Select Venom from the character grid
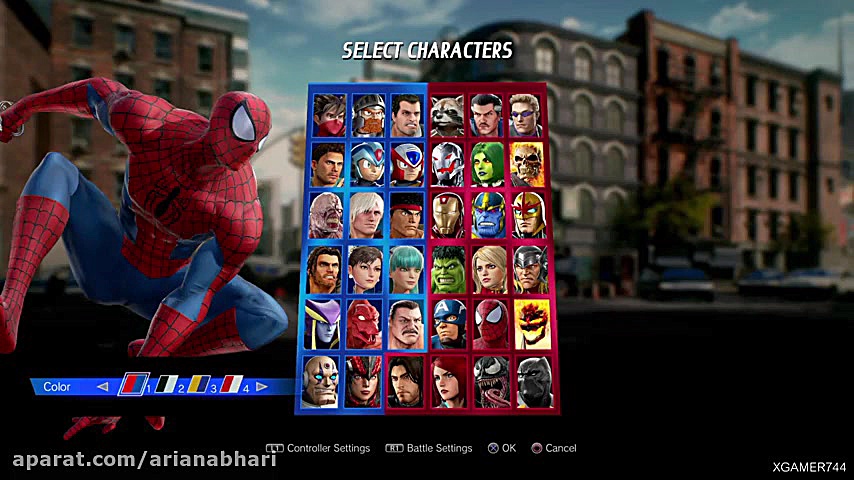Viewport: 854px width, 480px height. point(489,383)
